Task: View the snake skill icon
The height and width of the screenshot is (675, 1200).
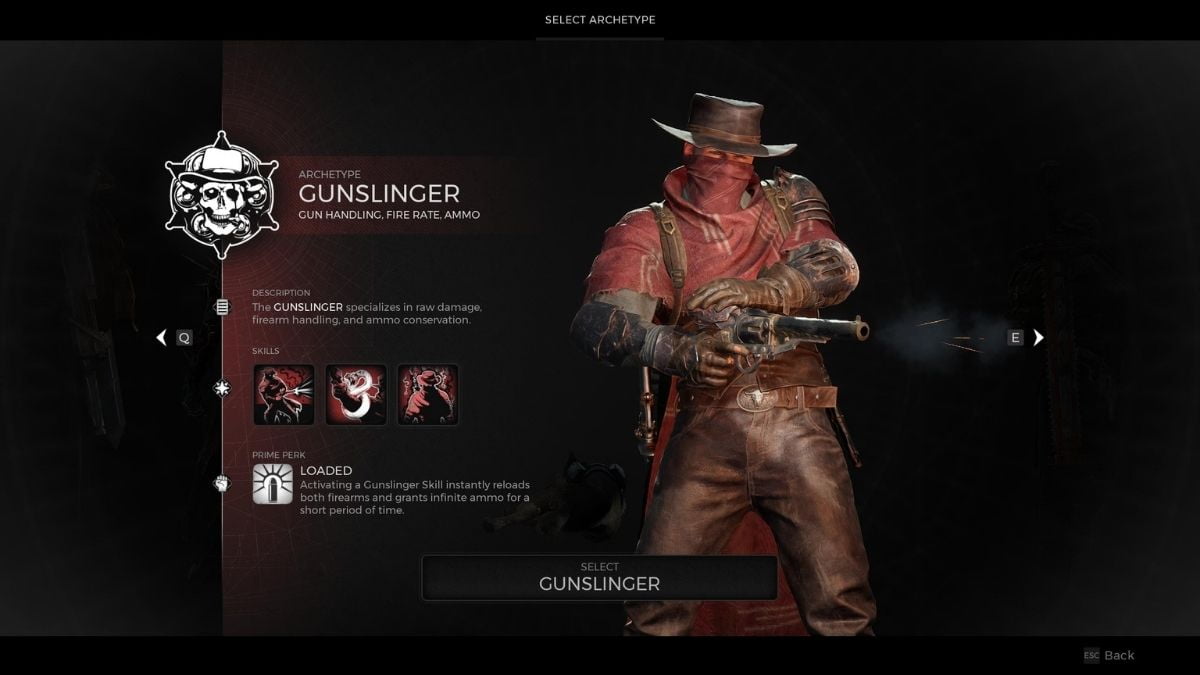Action: pyautogui.click(x=356, y=395)
